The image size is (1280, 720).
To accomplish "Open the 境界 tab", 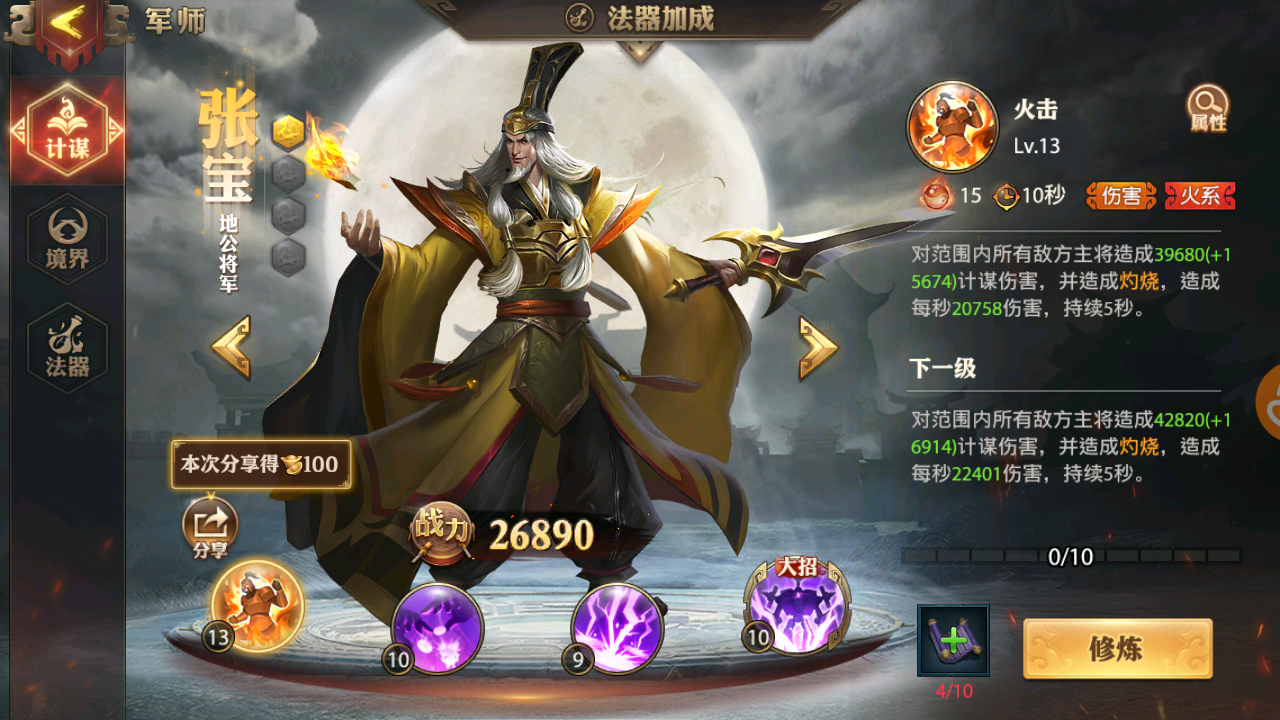I will coord(67,240).
